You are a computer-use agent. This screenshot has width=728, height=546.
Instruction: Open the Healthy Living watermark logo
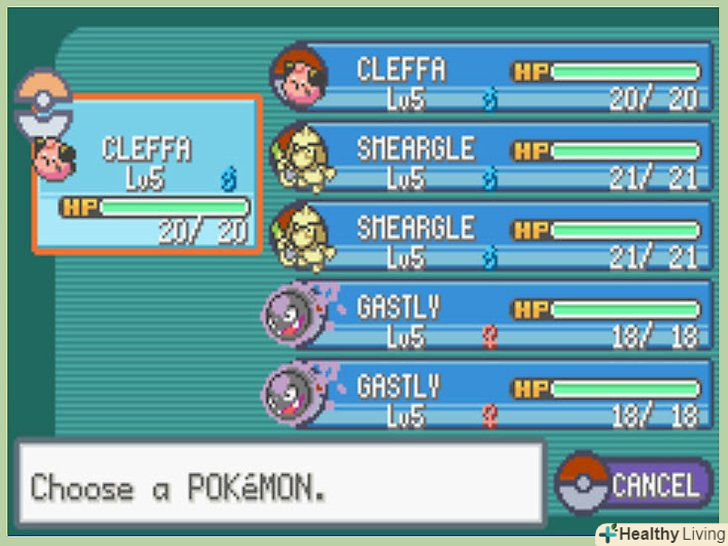pos(660,533)
